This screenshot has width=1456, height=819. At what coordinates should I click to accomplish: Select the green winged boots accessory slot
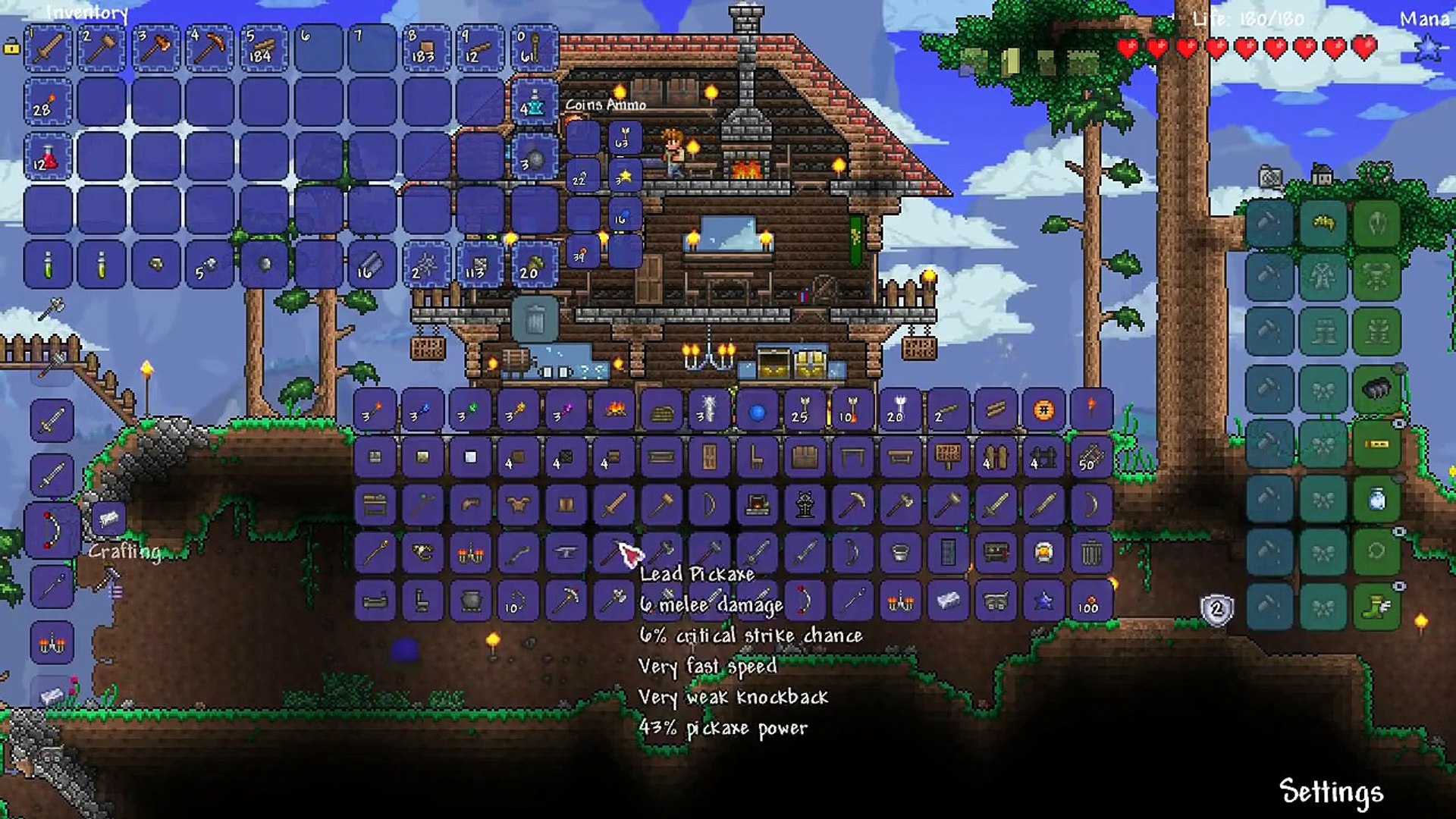(1376, 607)
